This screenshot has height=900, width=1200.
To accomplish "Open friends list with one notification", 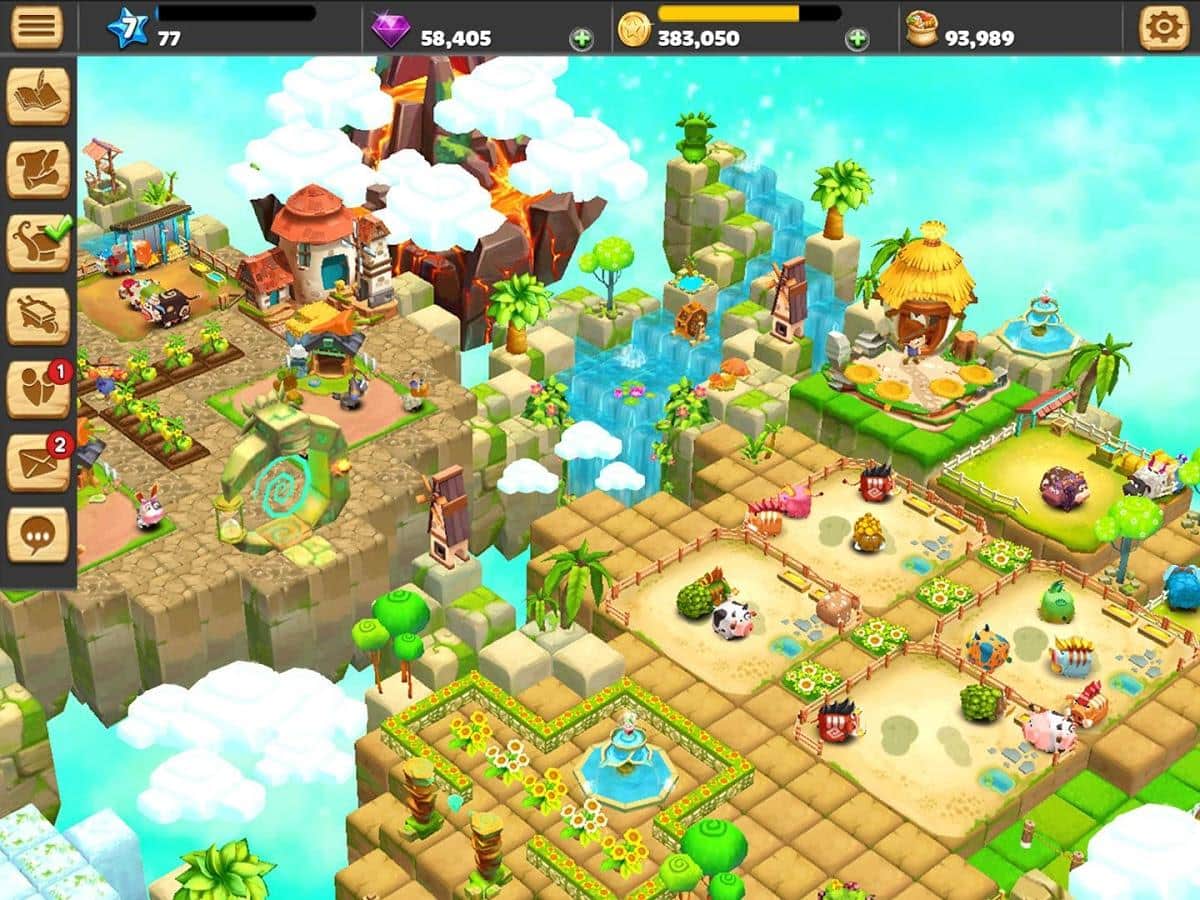I will tap(39, 389).
